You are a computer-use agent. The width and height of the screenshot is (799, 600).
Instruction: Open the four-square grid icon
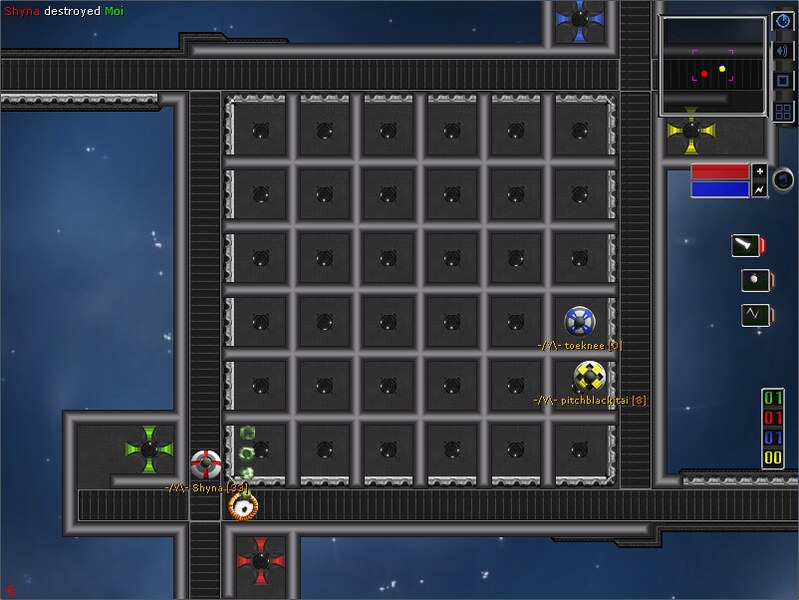783,111
